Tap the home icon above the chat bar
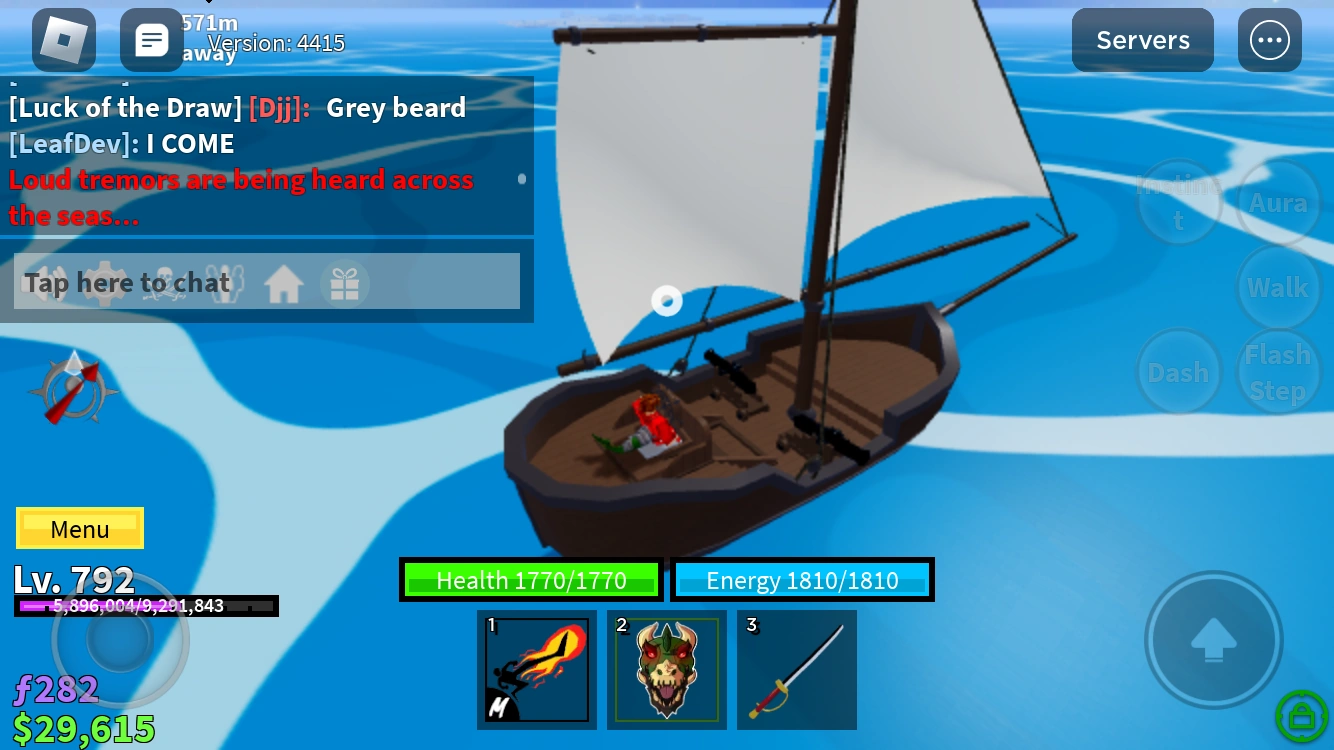Screen dimensions: 1334x750 [283, 283]
